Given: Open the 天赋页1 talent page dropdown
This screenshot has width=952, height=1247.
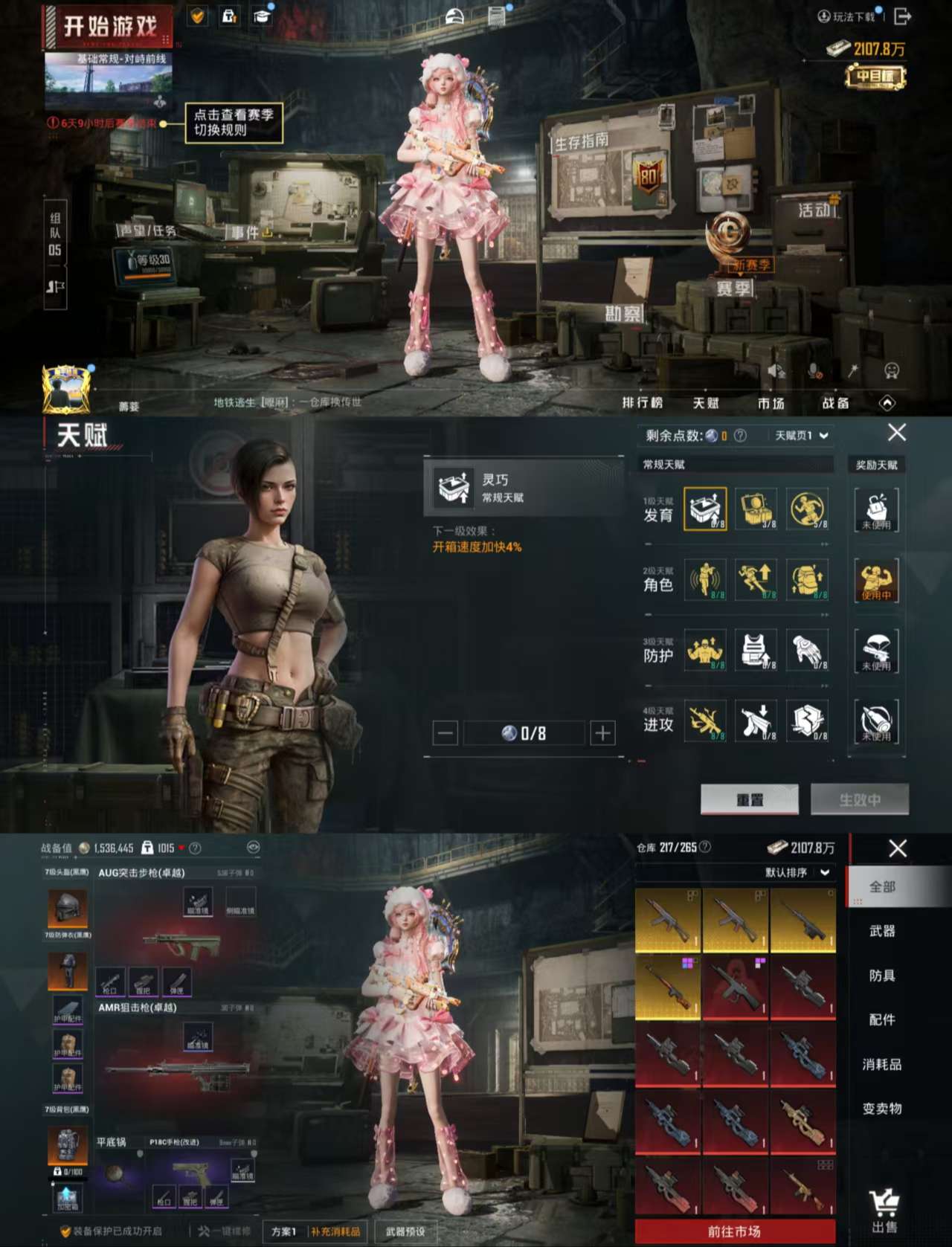Looking at the screenshot, I should 802,436.
